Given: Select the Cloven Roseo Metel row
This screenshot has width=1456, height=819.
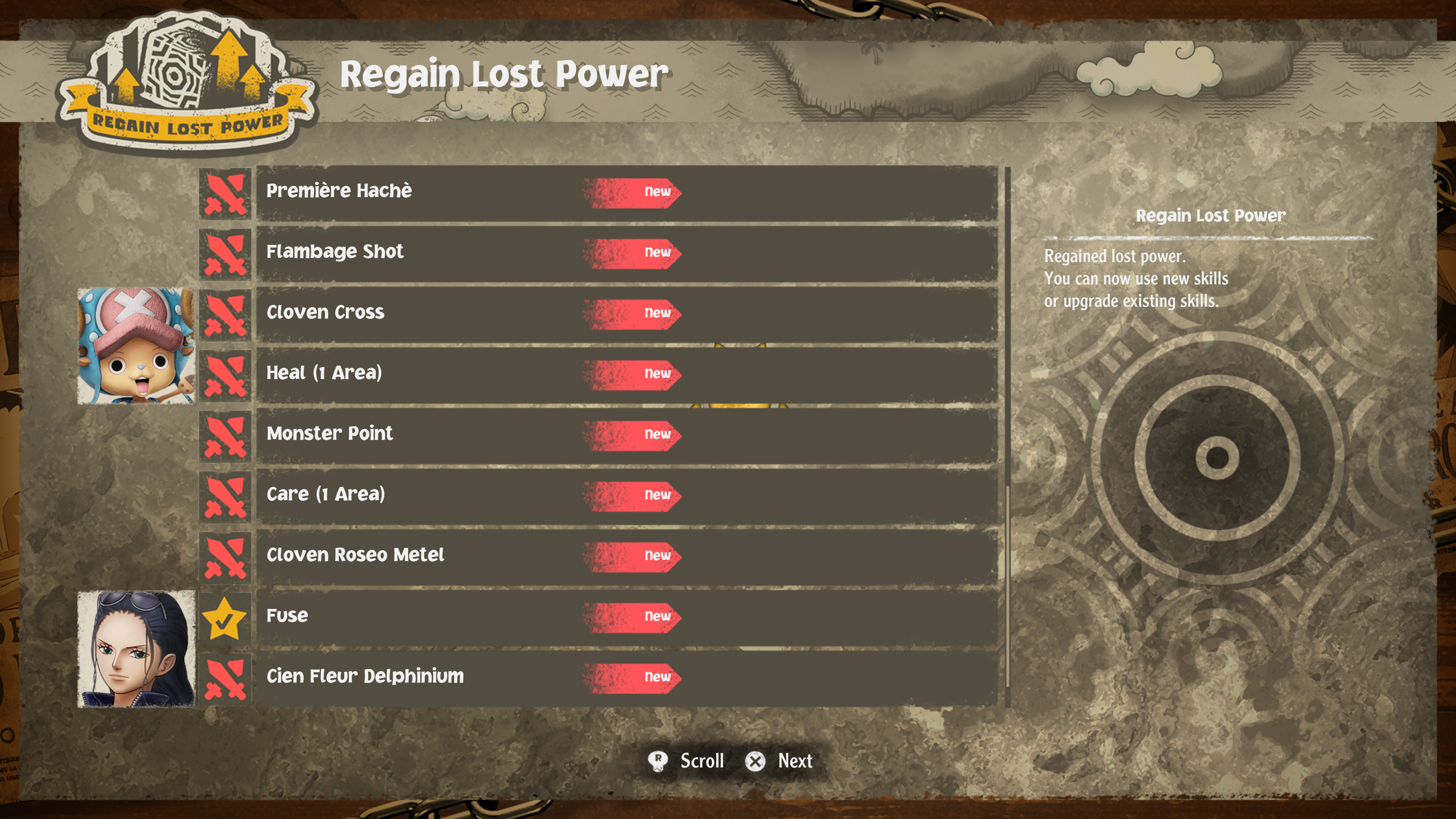Looking at the screenshot, I should coord(626,555).
